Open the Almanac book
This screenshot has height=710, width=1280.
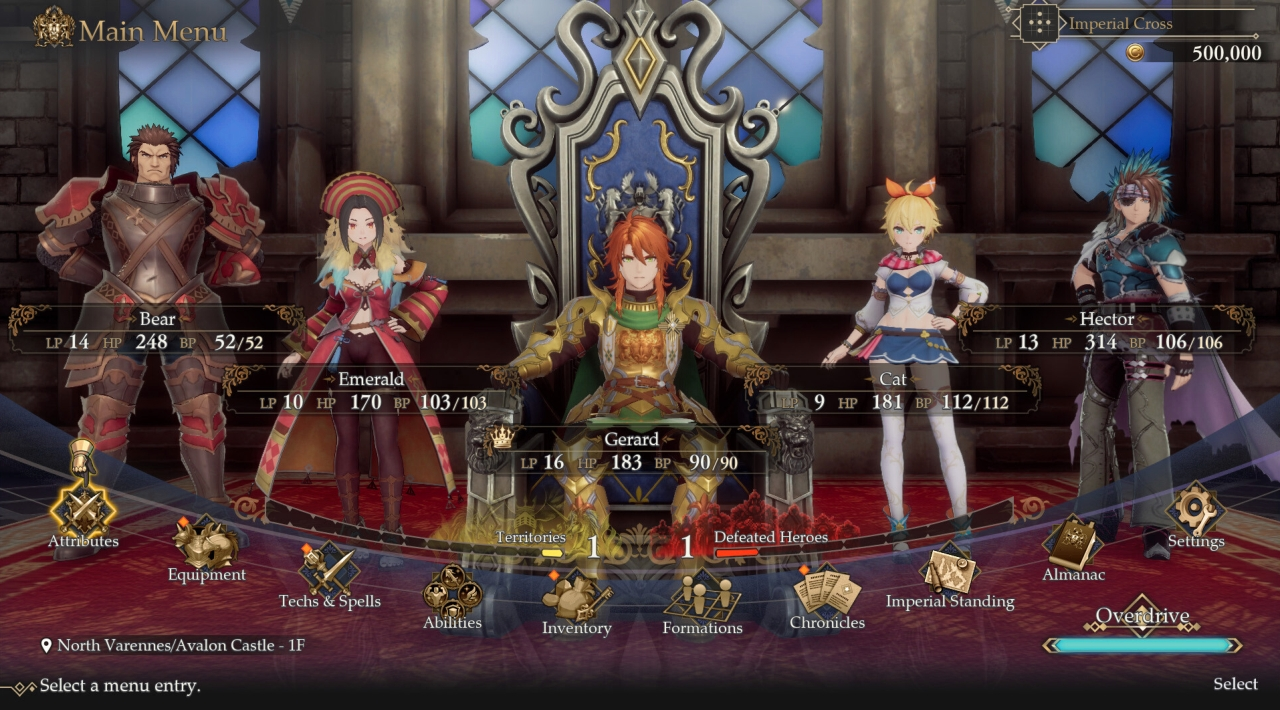tap(1073, 545)
